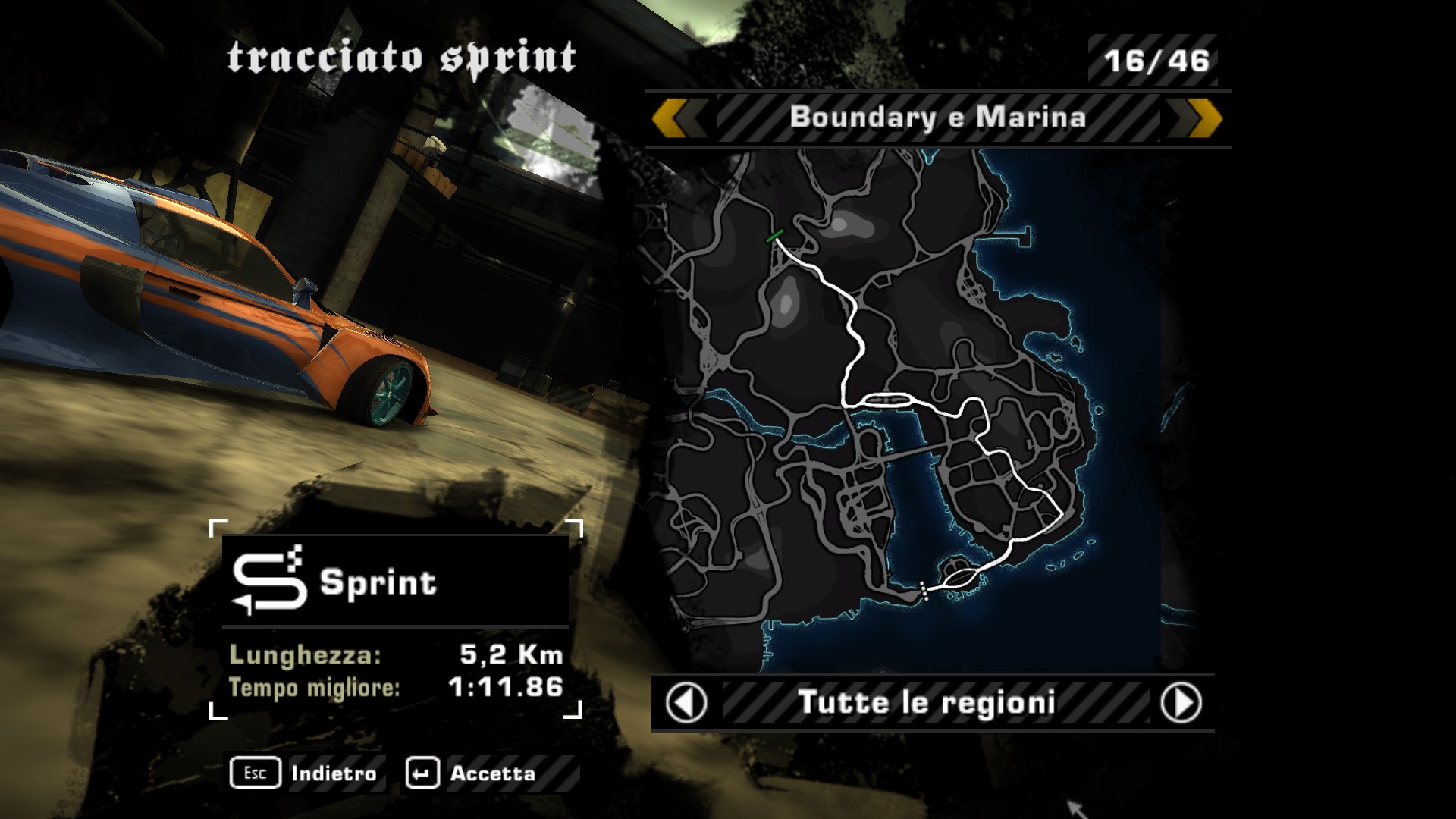Click the Tutte le regioni filter bar
The image size is (1456, 819).
pyautogui.click(x=927, y=703)
